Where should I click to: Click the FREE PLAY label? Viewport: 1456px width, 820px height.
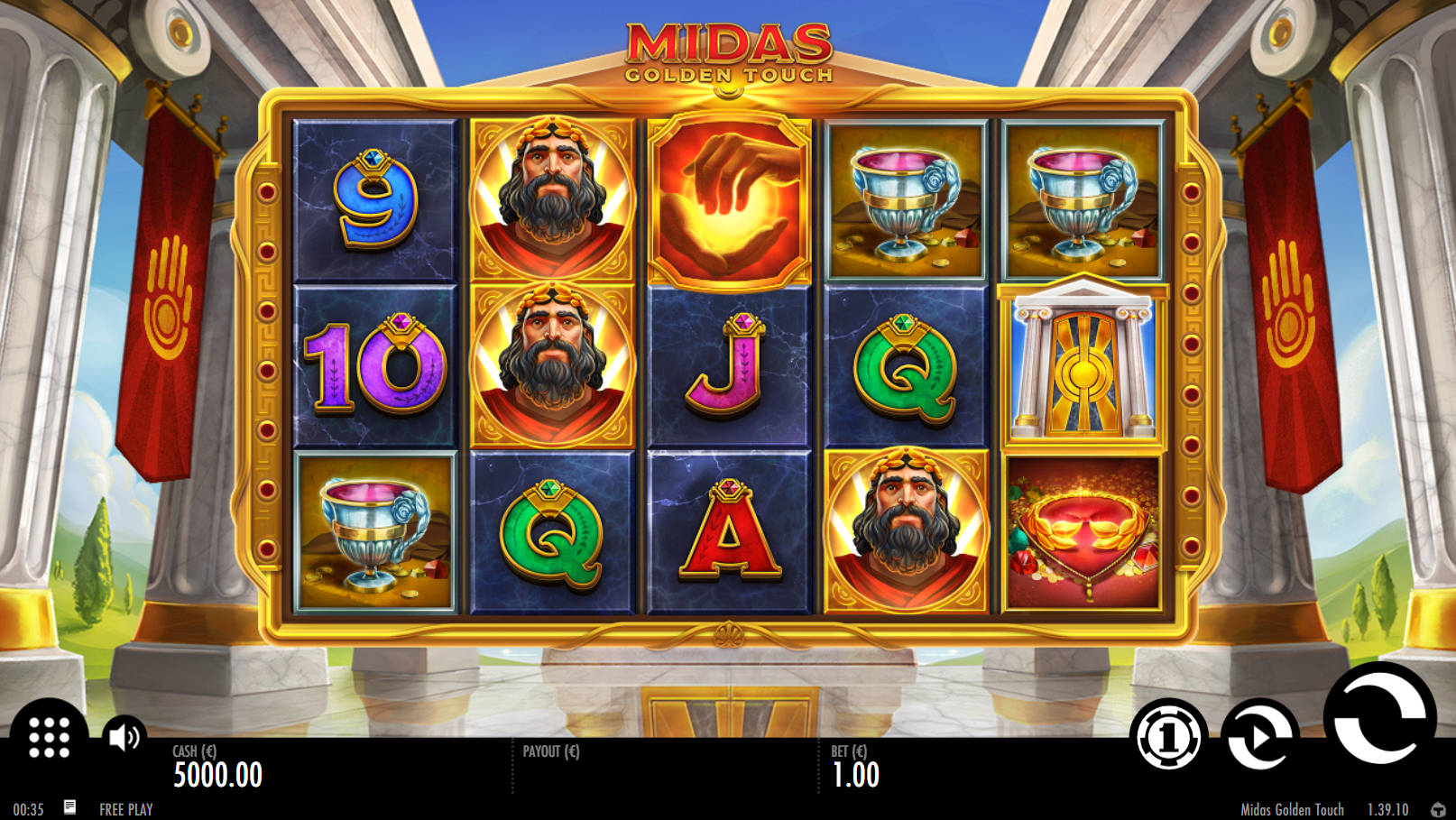pos(126,807)
